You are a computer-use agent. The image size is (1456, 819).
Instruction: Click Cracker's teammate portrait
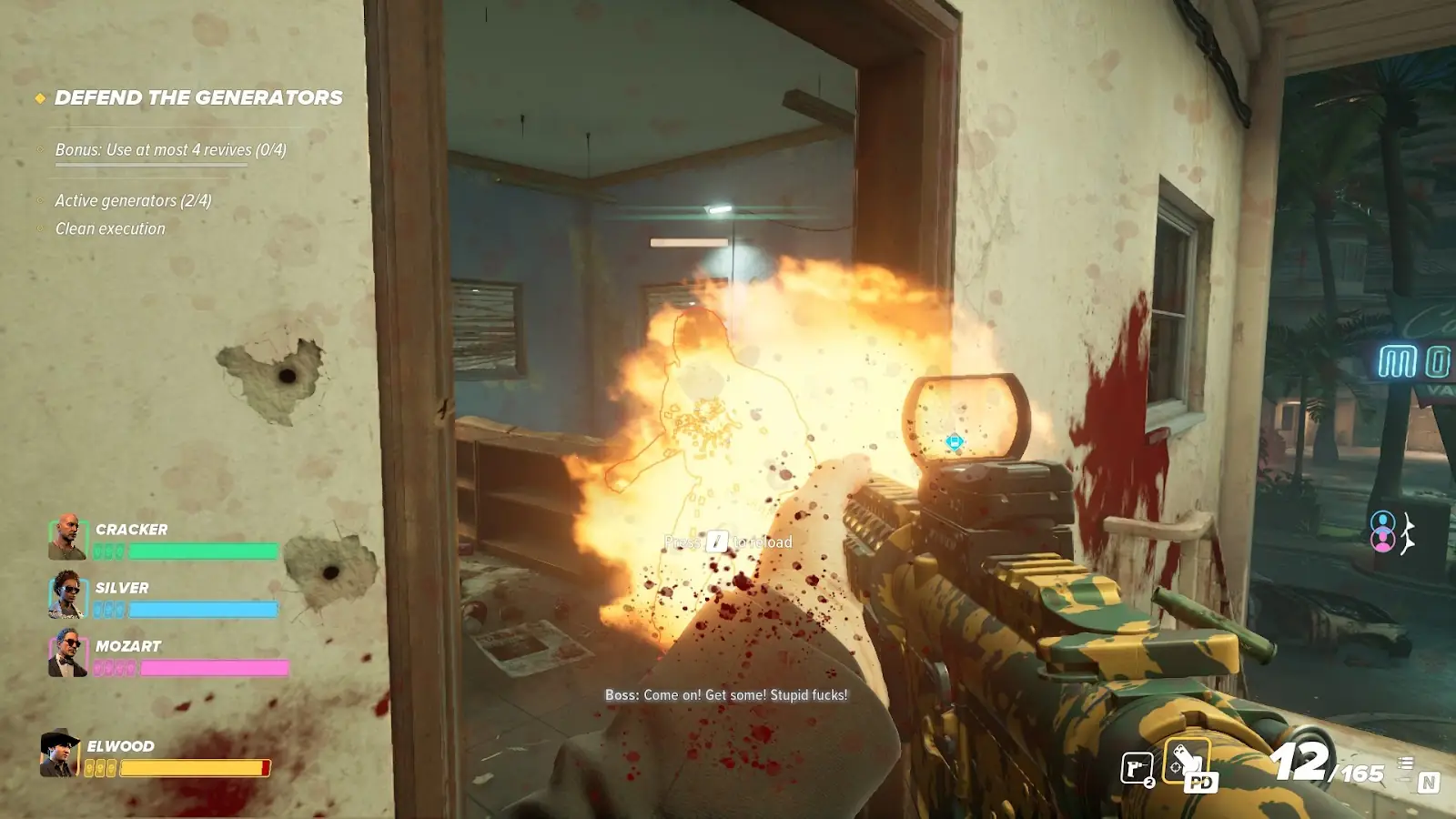point(67,537)
